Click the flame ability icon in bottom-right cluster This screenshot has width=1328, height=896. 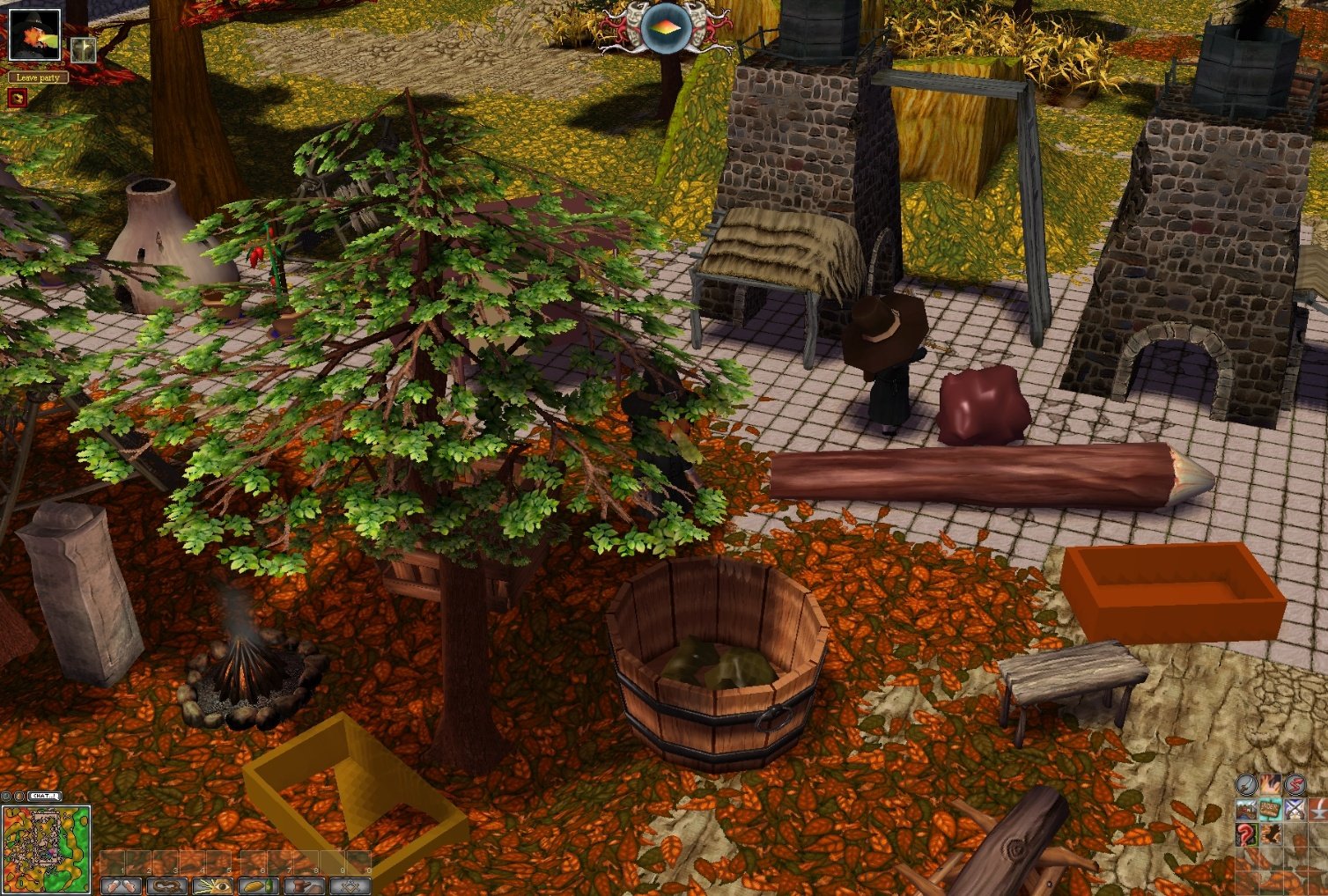(1271, 784)
